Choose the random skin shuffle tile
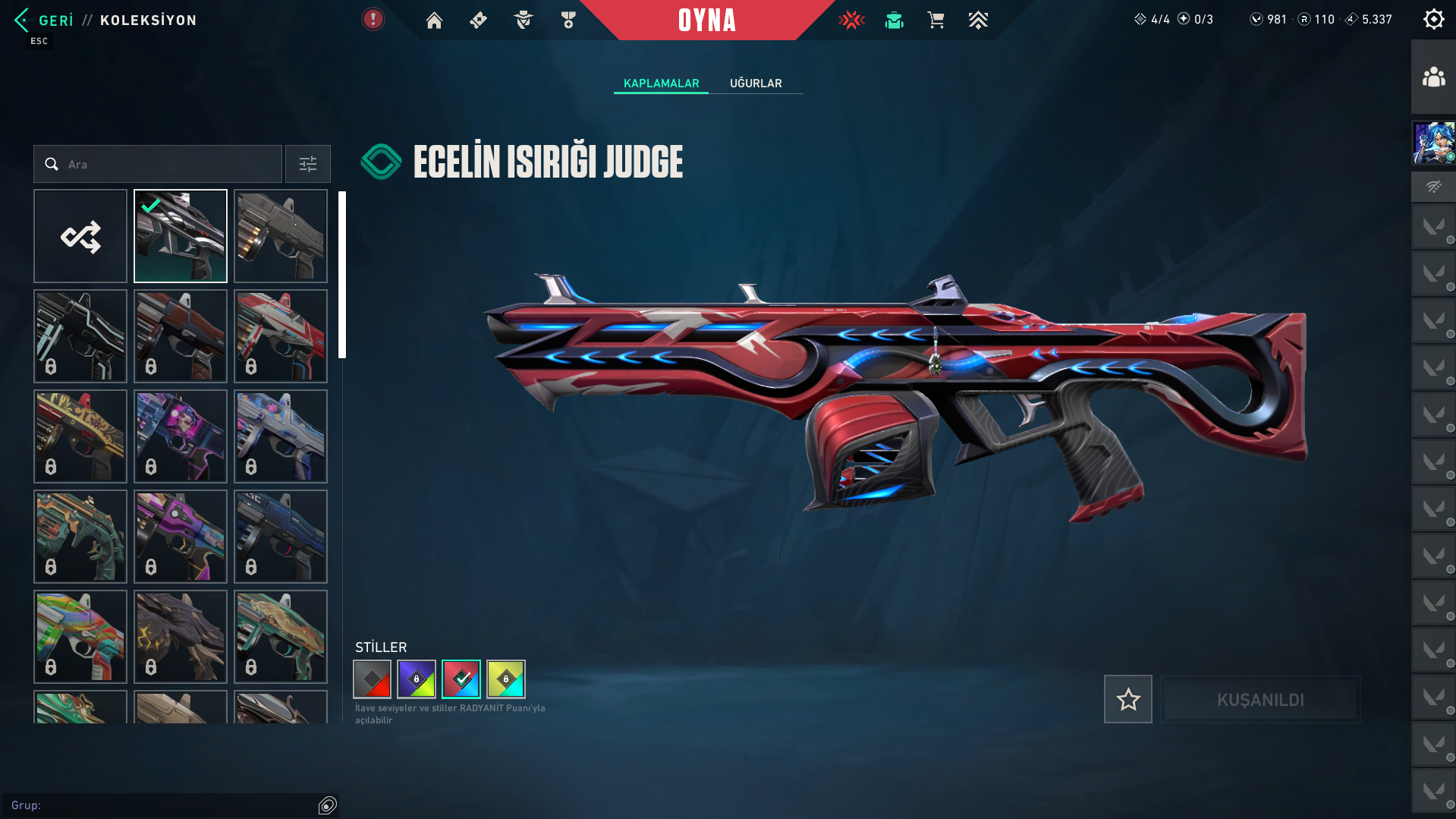Viewport: 1456px width, 819px height. (80, 236)
